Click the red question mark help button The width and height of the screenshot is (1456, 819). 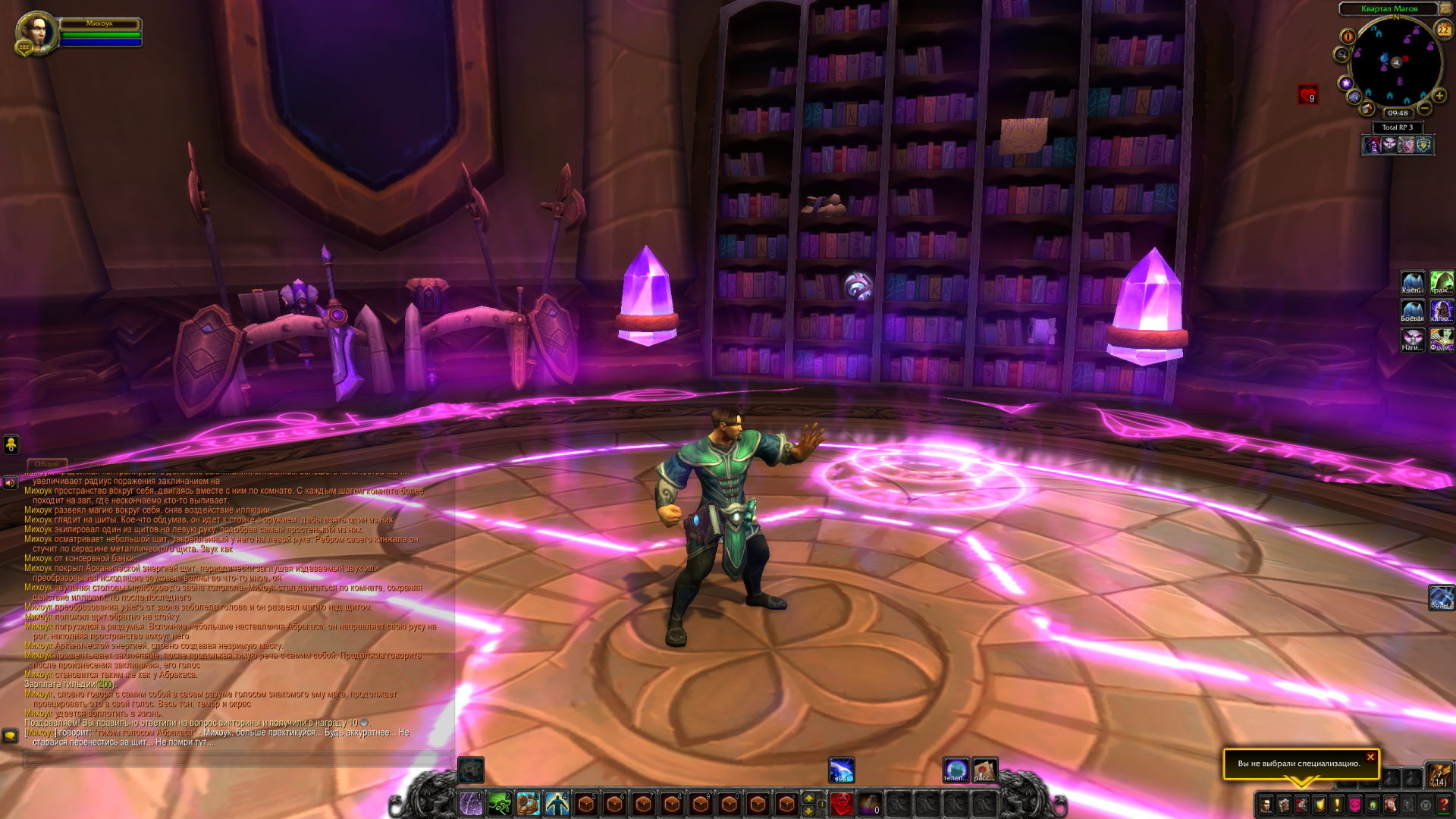click(1444, 805)
